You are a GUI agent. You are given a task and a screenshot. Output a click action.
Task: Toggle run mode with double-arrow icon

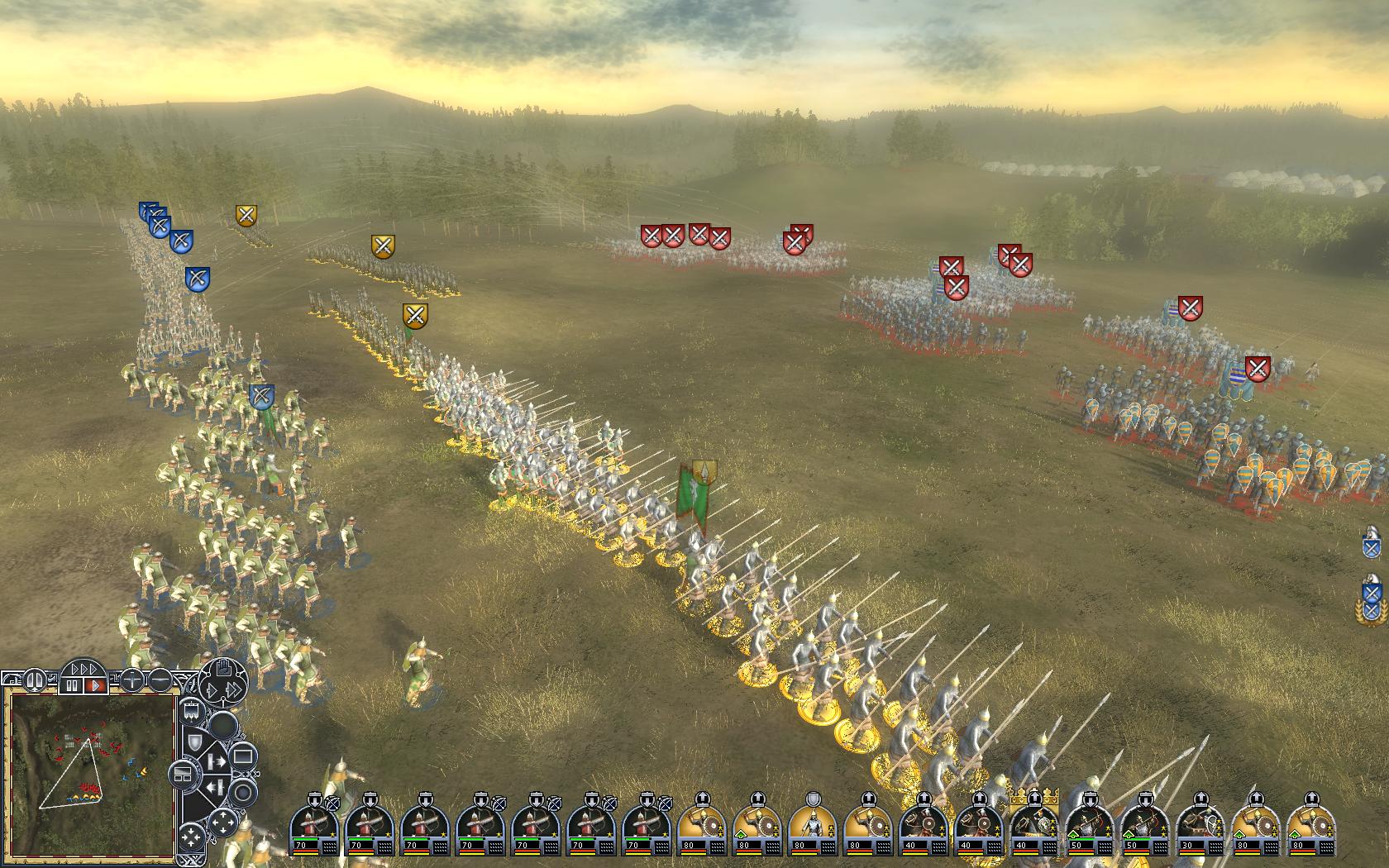coord(234,689)
